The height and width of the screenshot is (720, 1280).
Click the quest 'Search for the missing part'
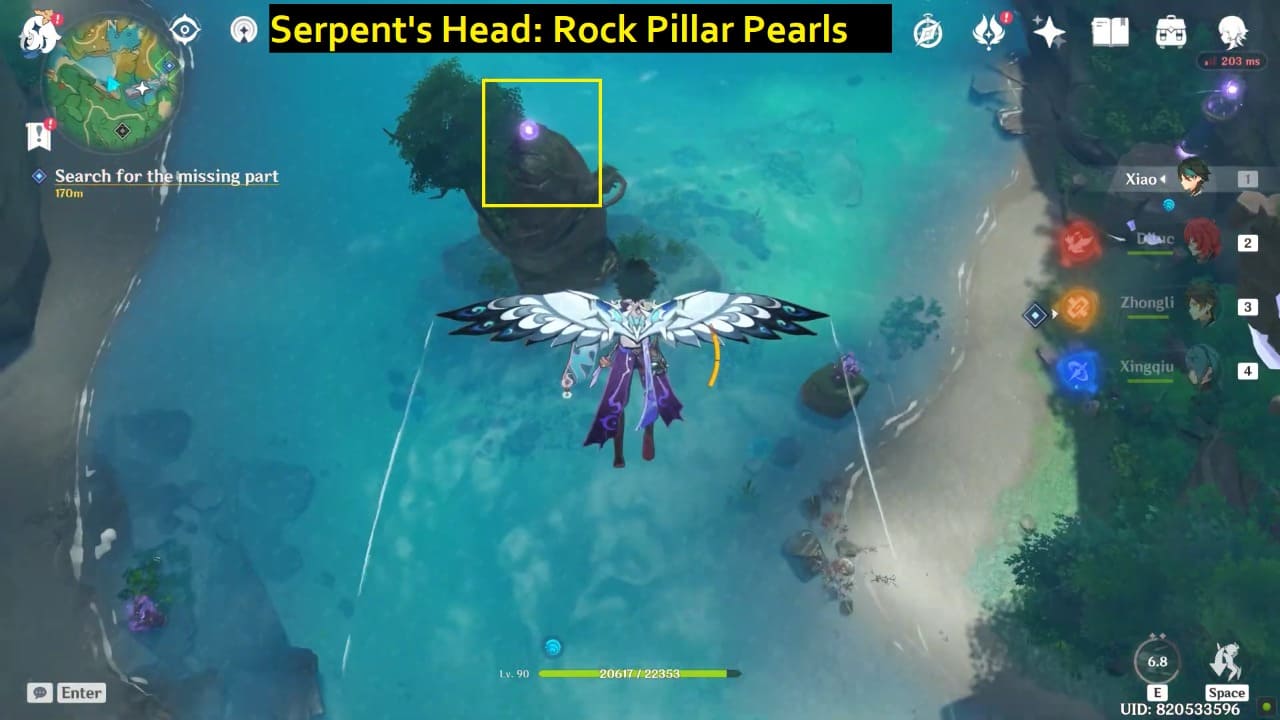pyautogui.click(x=167, y=176)
